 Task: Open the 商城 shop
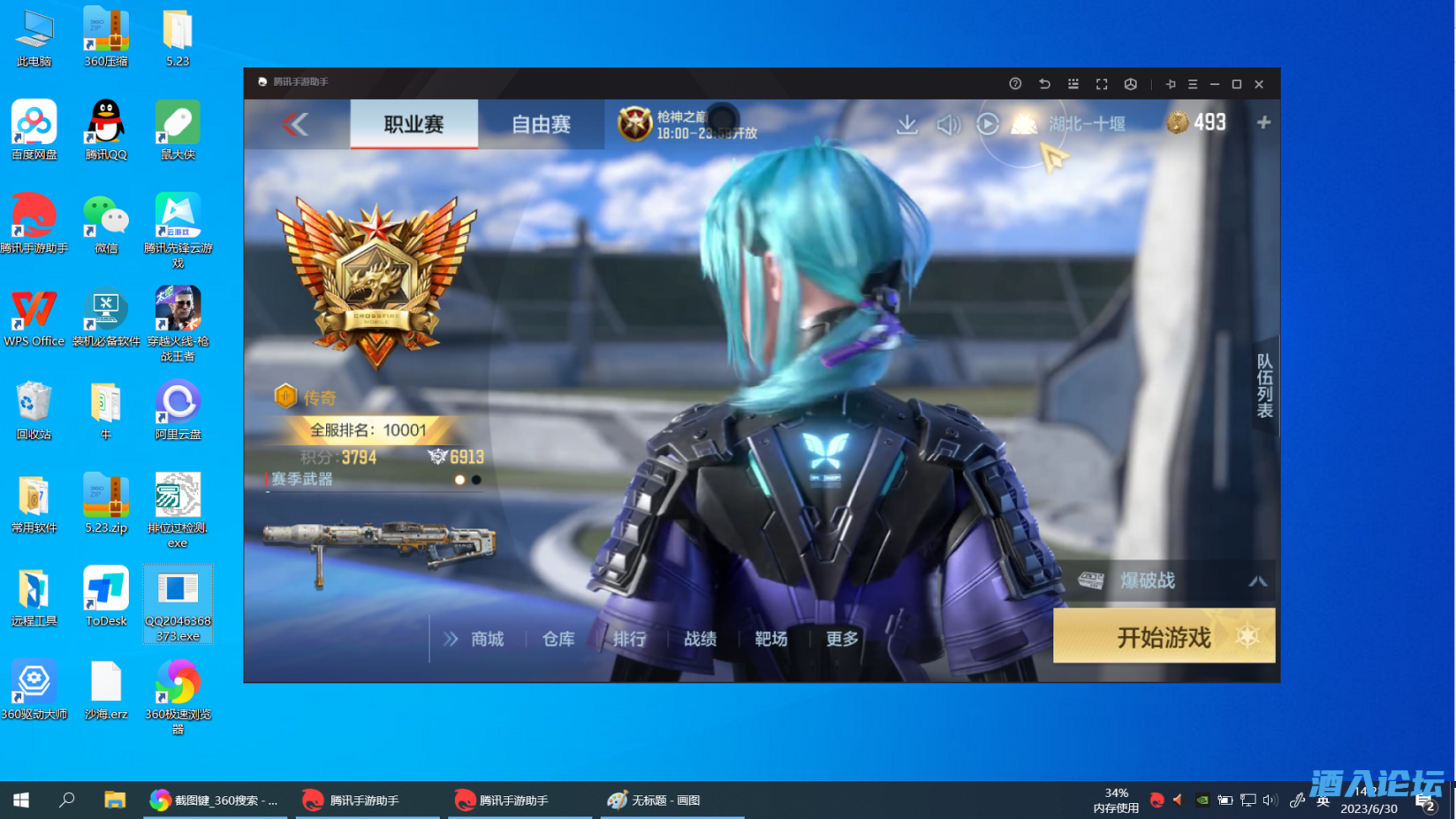tap(487, 640)
